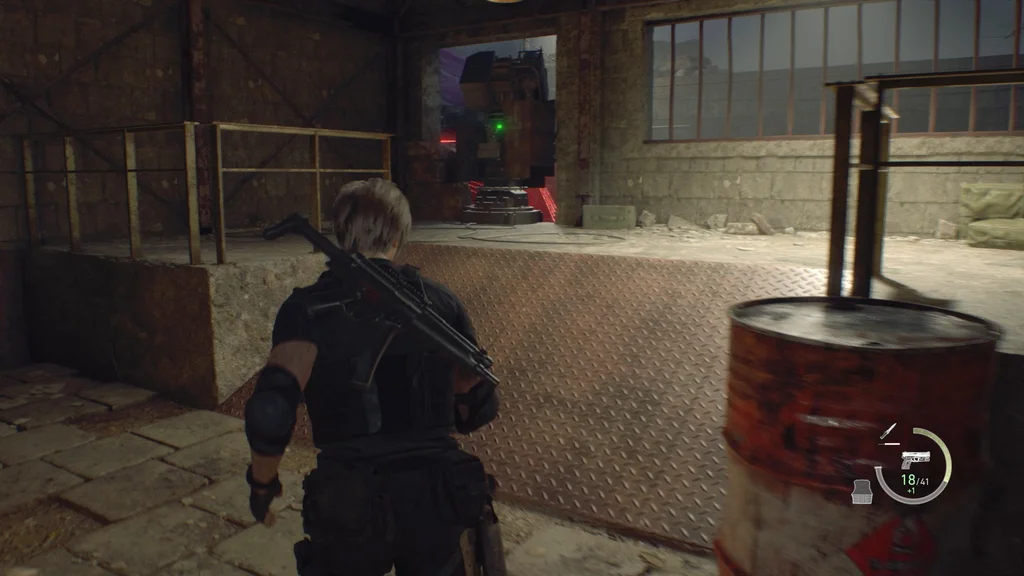Select the equipped handgun icon
1024x576 pixels.
[x=914, y=460]
